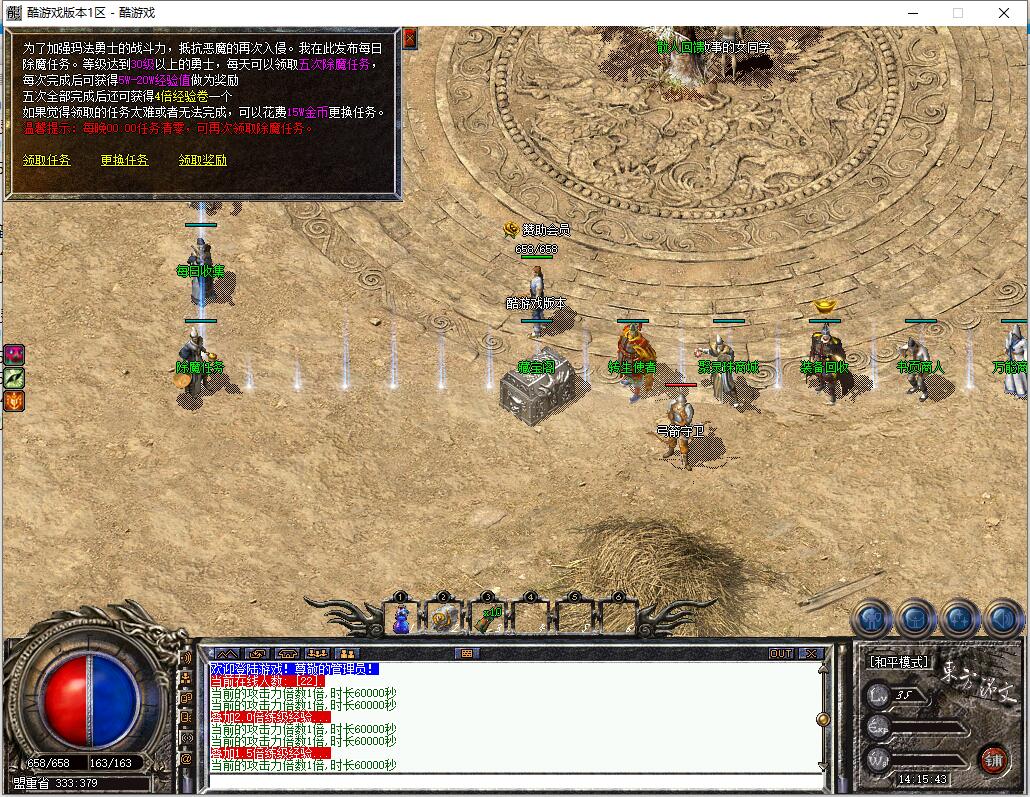Claim reward via 领取奖励 link

(202, 160)
